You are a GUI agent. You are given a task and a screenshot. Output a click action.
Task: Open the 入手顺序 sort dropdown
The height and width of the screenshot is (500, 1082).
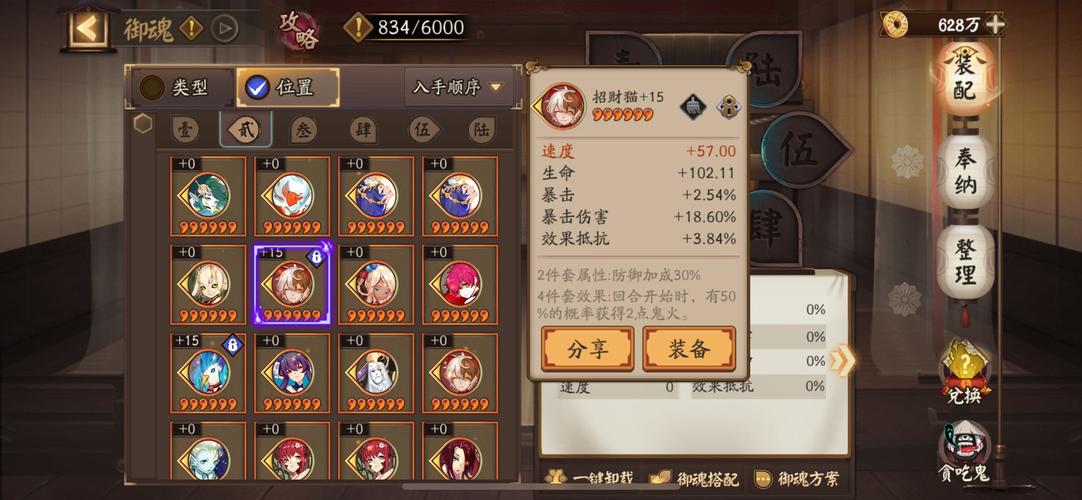tap(460, 87)
